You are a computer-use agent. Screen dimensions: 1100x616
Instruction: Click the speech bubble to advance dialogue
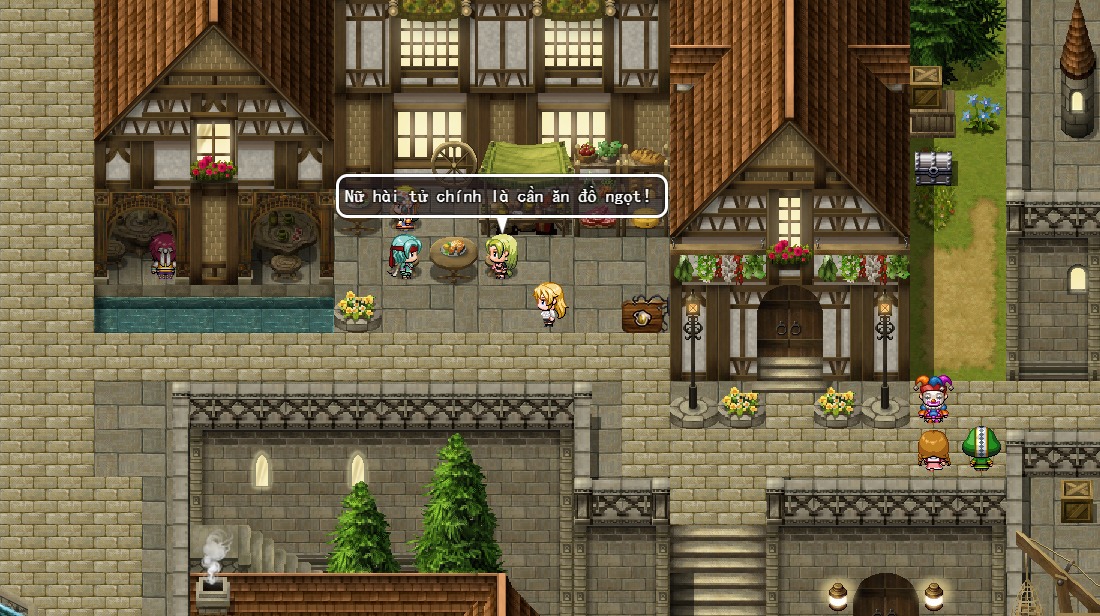[501, 196]
